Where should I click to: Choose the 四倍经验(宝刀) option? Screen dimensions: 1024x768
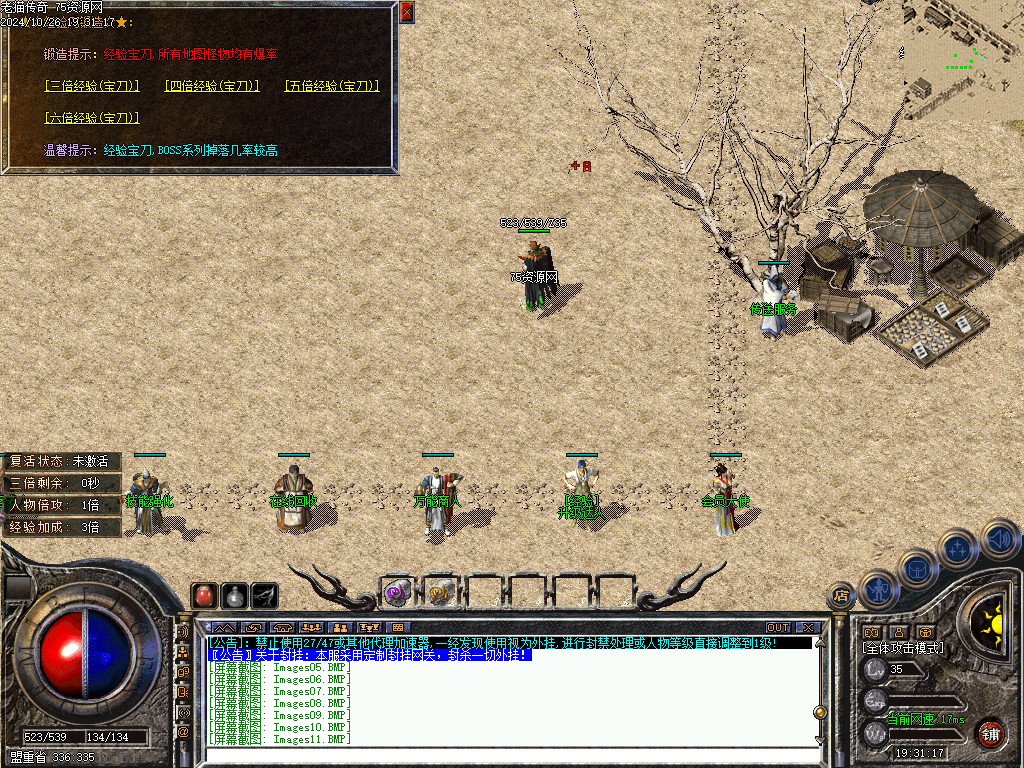click(x=212, y=86)
